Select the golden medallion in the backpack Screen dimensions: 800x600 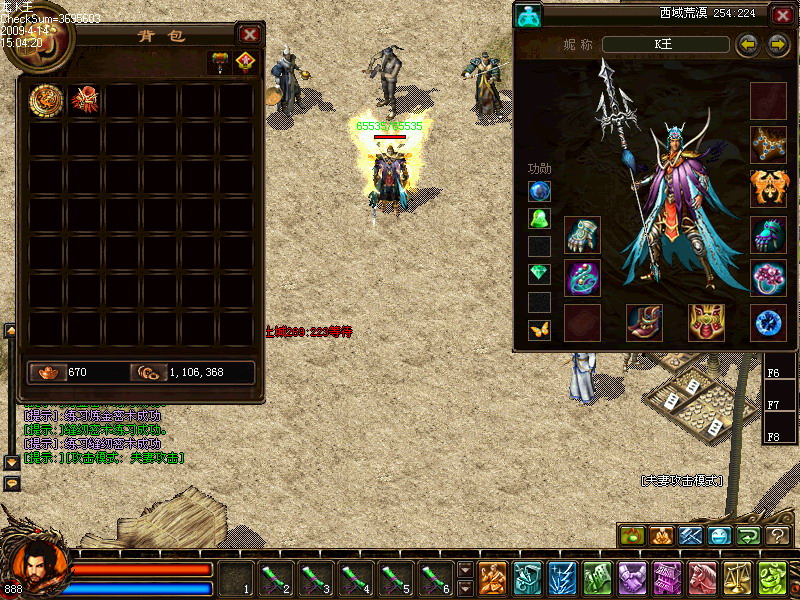[46, 99]
